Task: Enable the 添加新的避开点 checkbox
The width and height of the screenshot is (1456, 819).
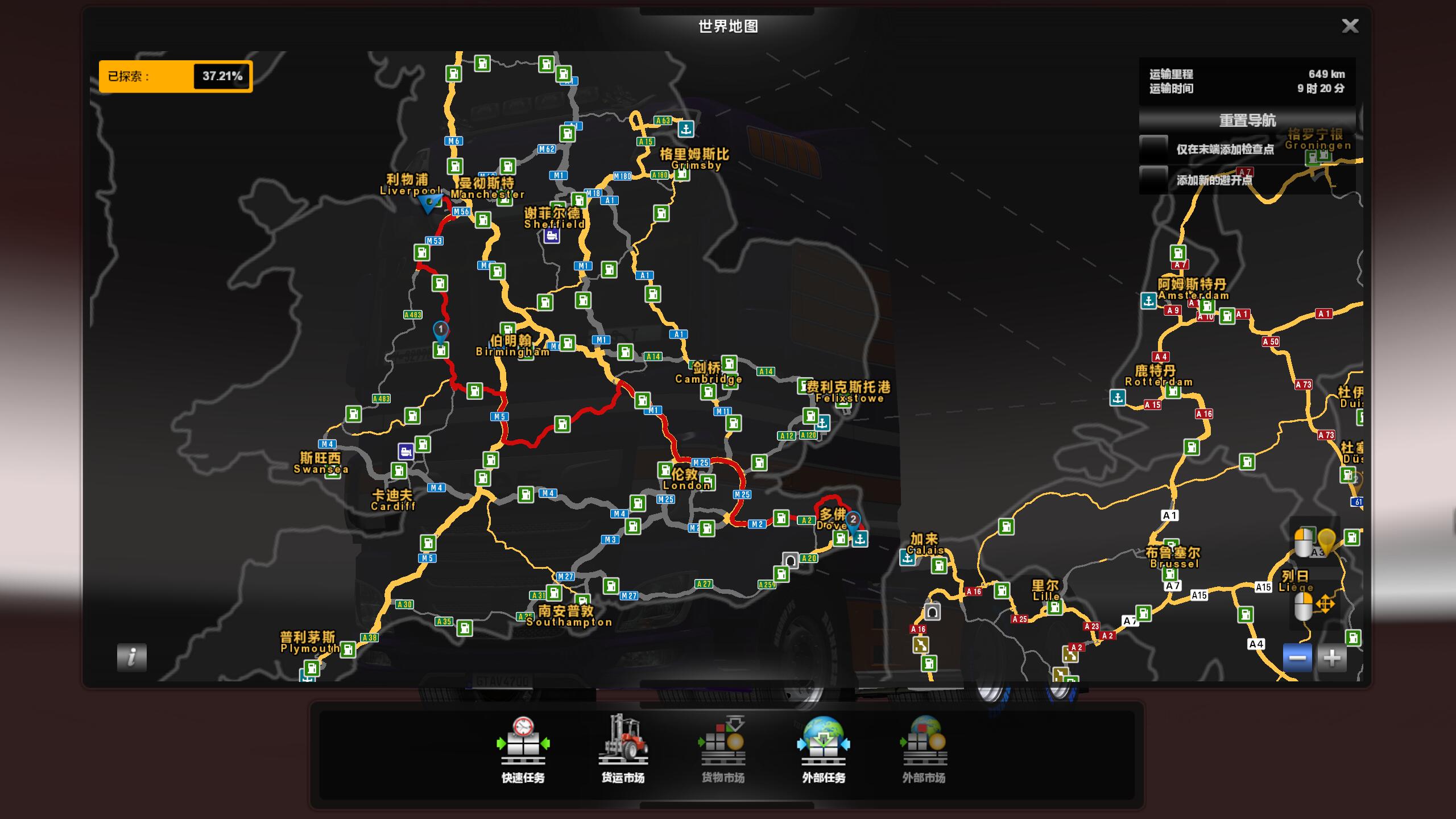Action: point(1154,180)
